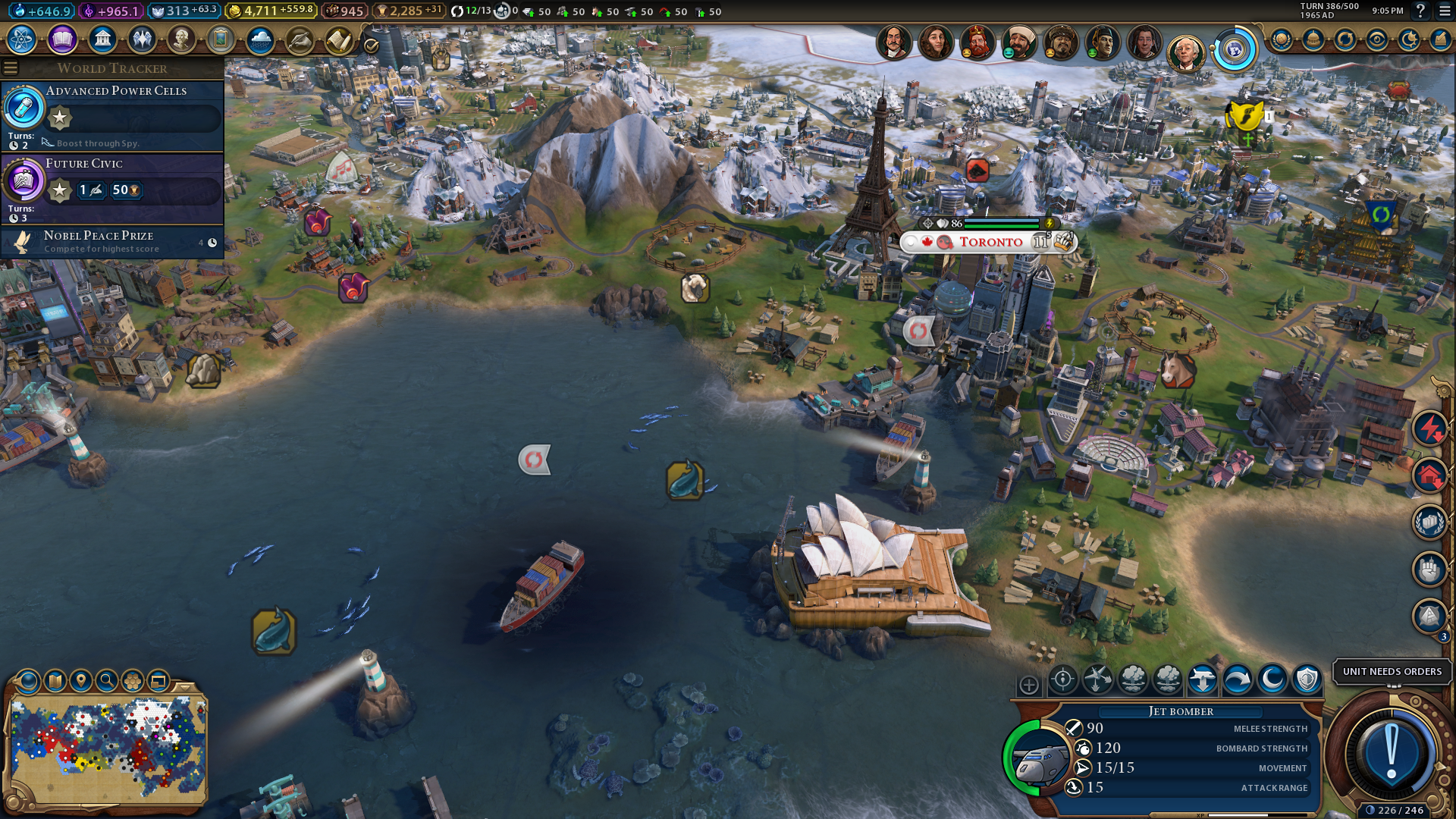
Task: Open the main game menu top-right
Action: point(1444,11)
